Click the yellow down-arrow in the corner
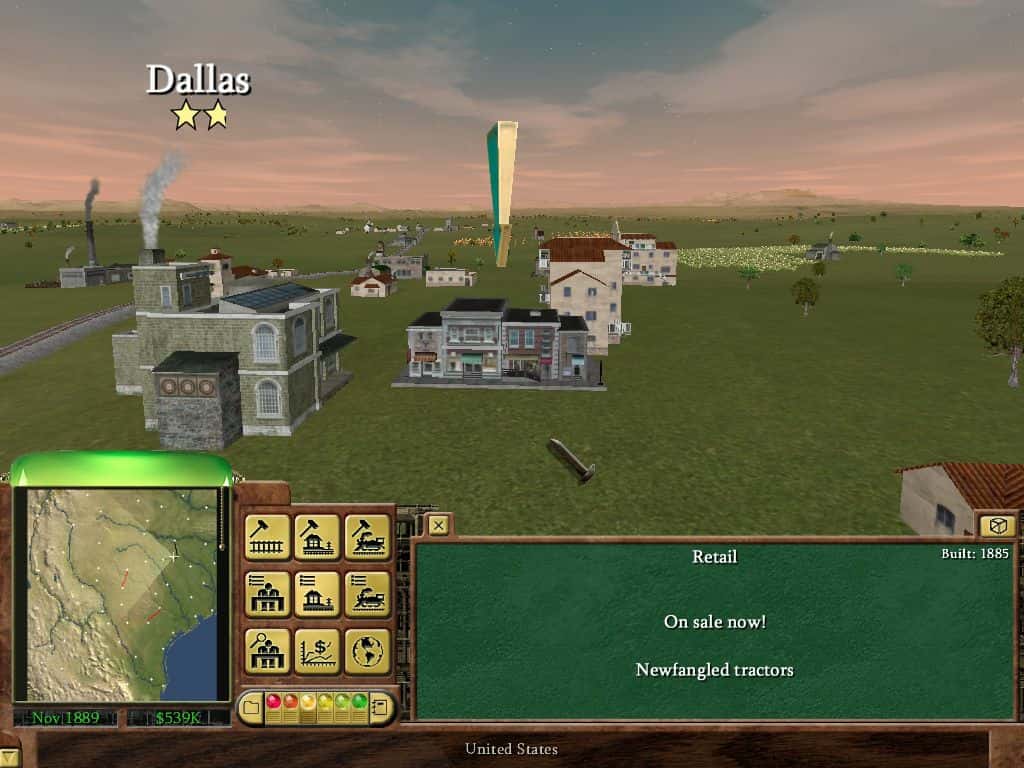Viewport: 1024px width, 768px height. pos(8,757)
